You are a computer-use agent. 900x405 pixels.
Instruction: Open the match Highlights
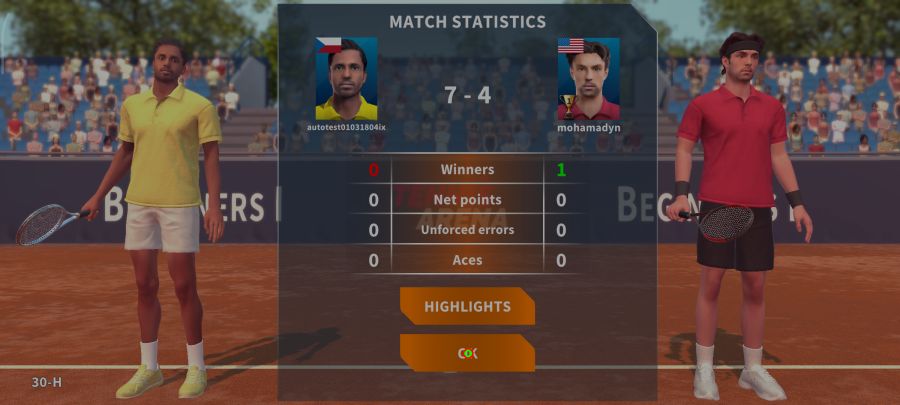click(467, 306)
